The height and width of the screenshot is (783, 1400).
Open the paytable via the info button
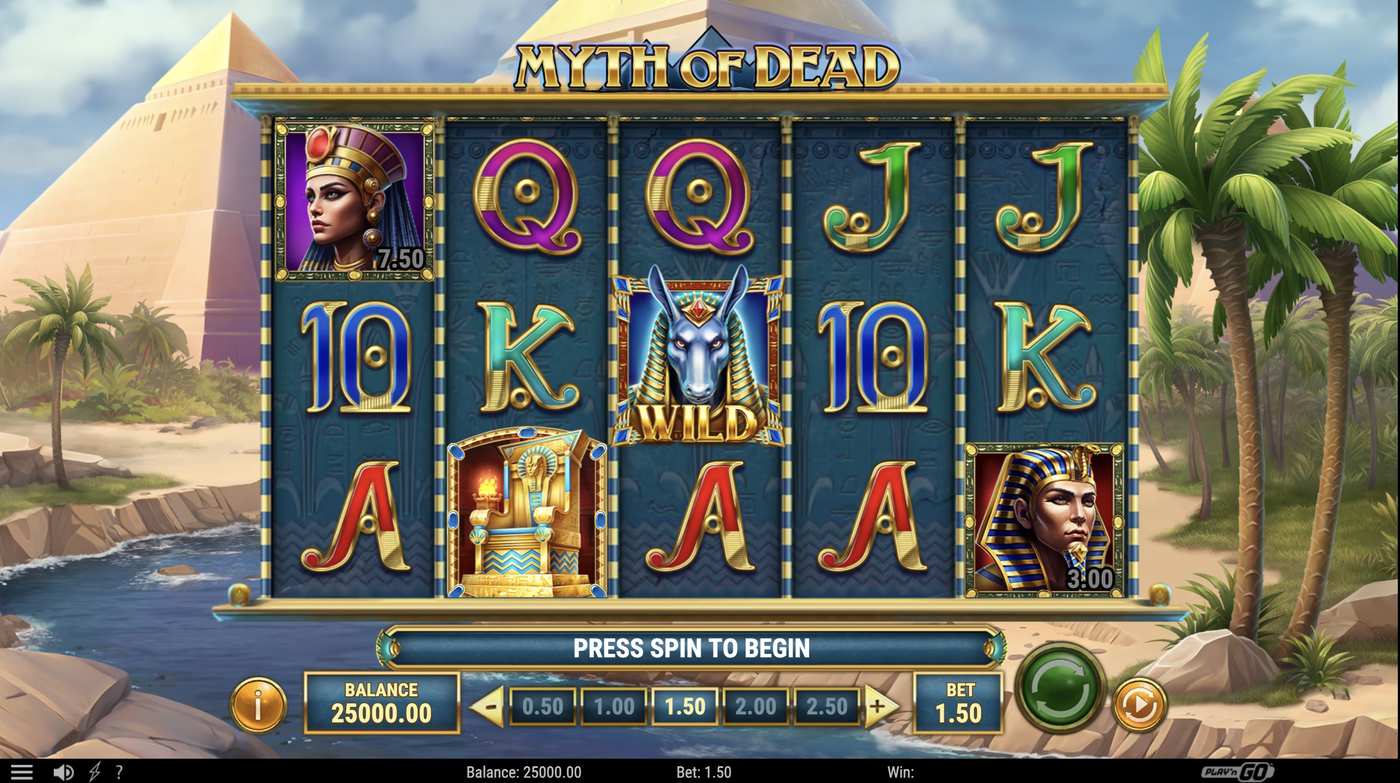pyautogui.click(x=258, y=702)
